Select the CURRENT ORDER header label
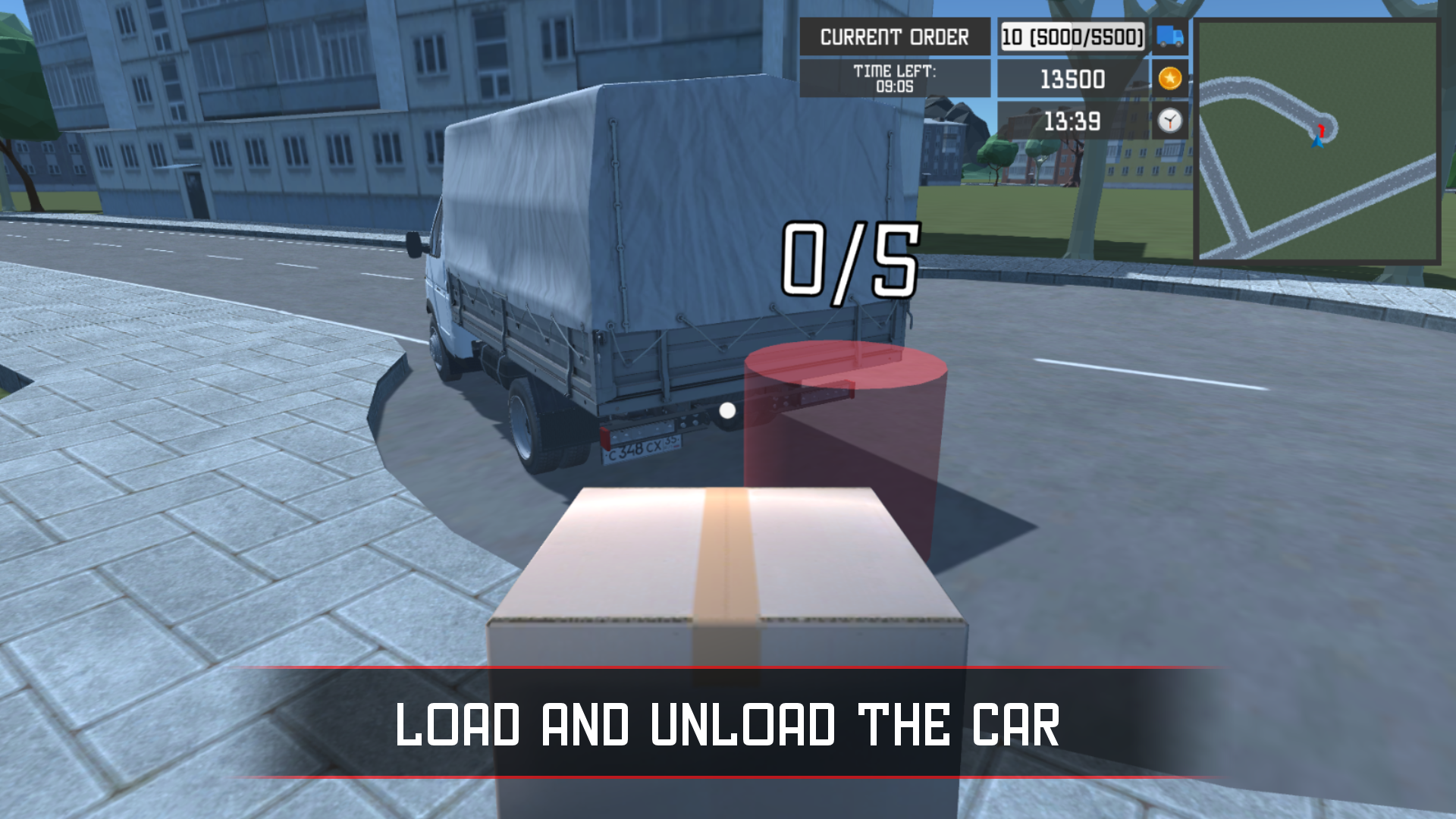The width and height of the screenshot is (1456, 819). point(895,35)
